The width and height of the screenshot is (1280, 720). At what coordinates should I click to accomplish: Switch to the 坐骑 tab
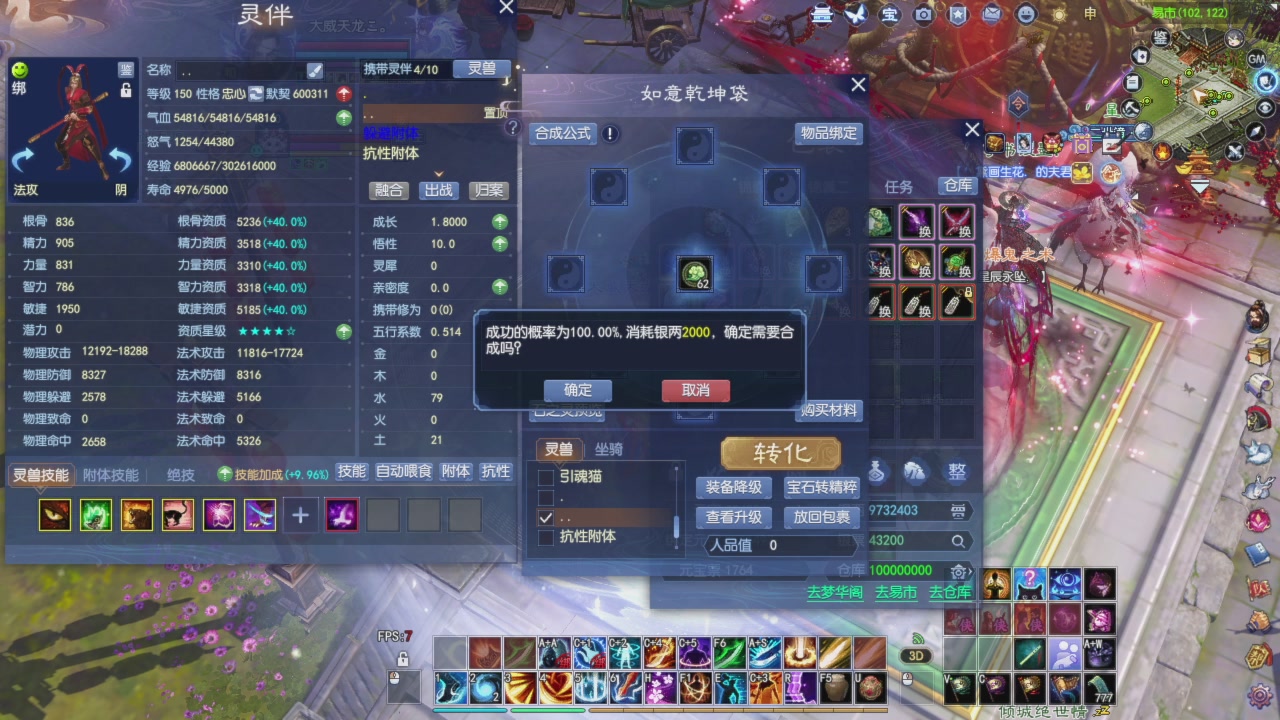[608, 449]
